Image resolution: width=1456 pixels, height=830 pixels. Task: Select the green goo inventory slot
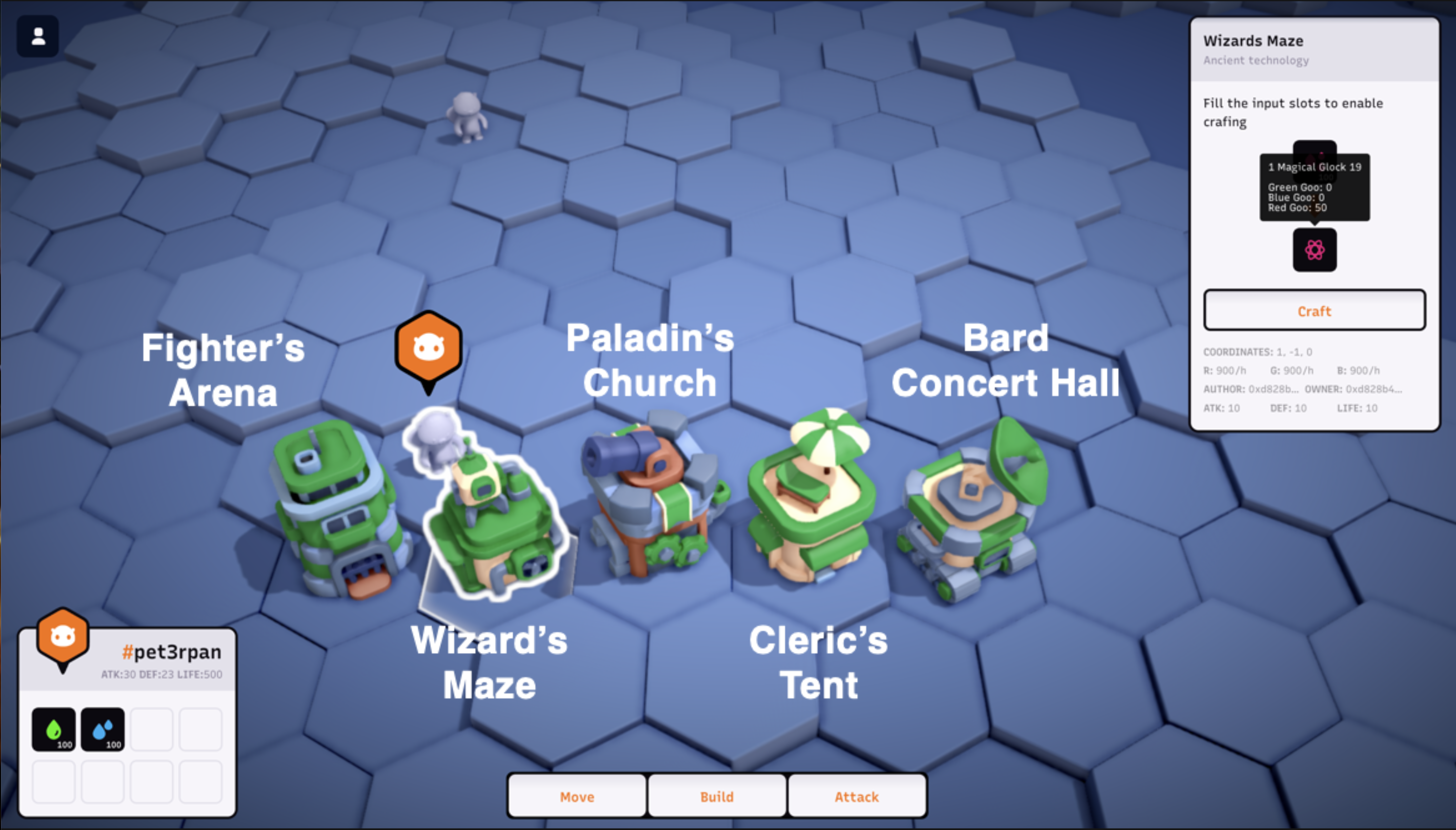tap(53, 729)
